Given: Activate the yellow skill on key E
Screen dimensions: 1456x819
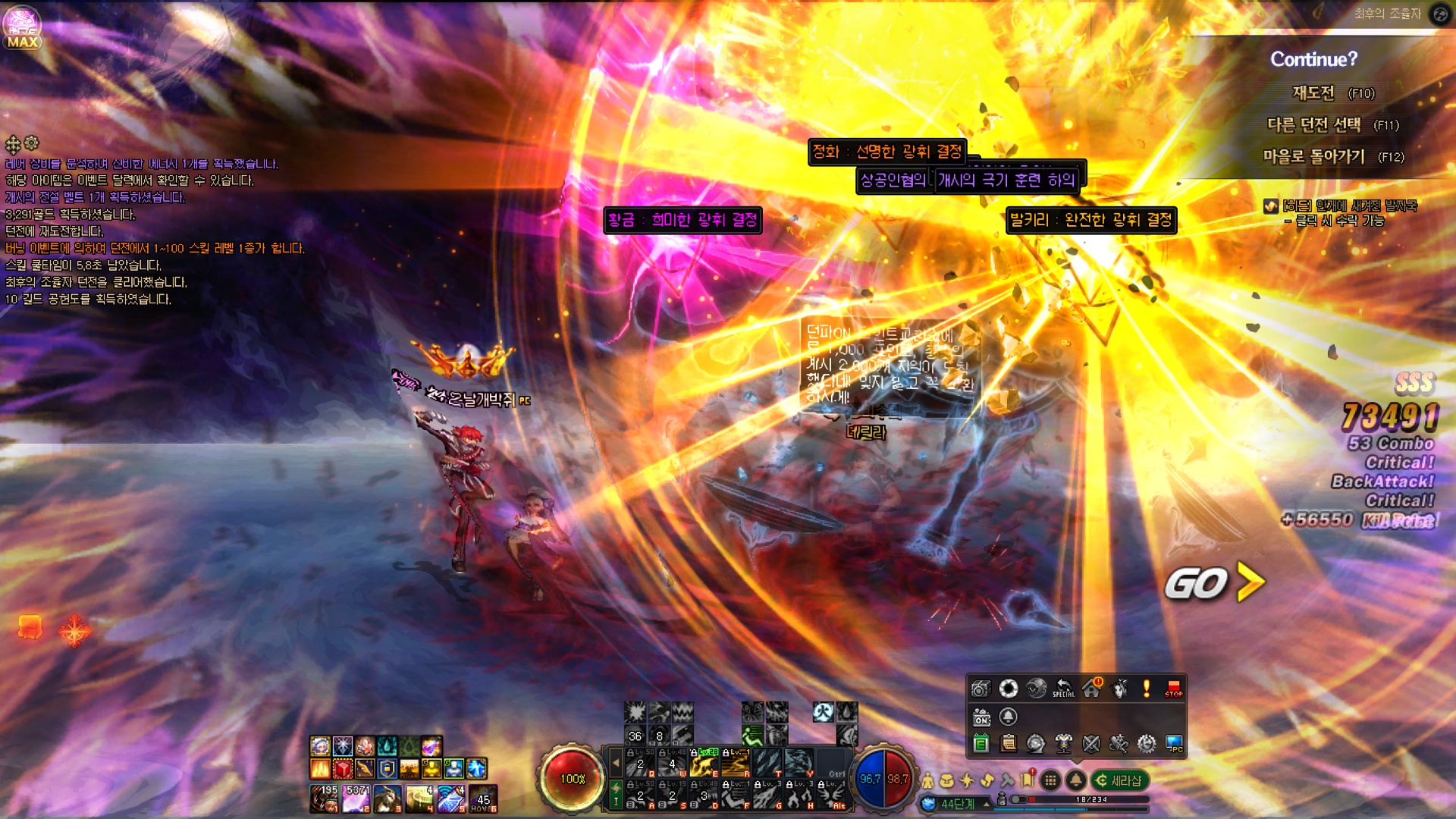Looking at the screenshot, I should point(704,763).
